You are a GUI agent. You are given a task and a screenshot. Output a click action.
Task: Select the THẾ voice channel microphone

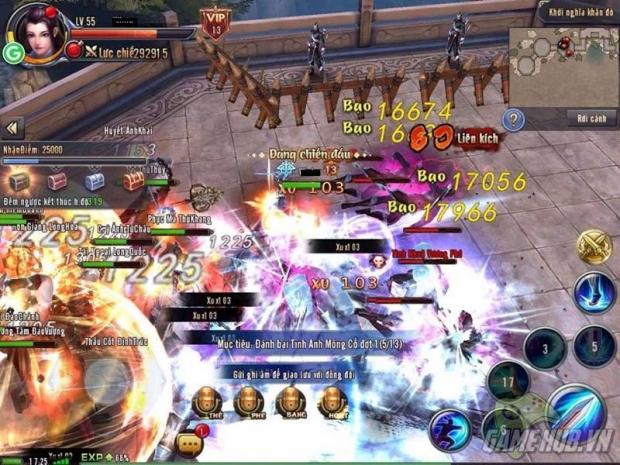[207, 402]
